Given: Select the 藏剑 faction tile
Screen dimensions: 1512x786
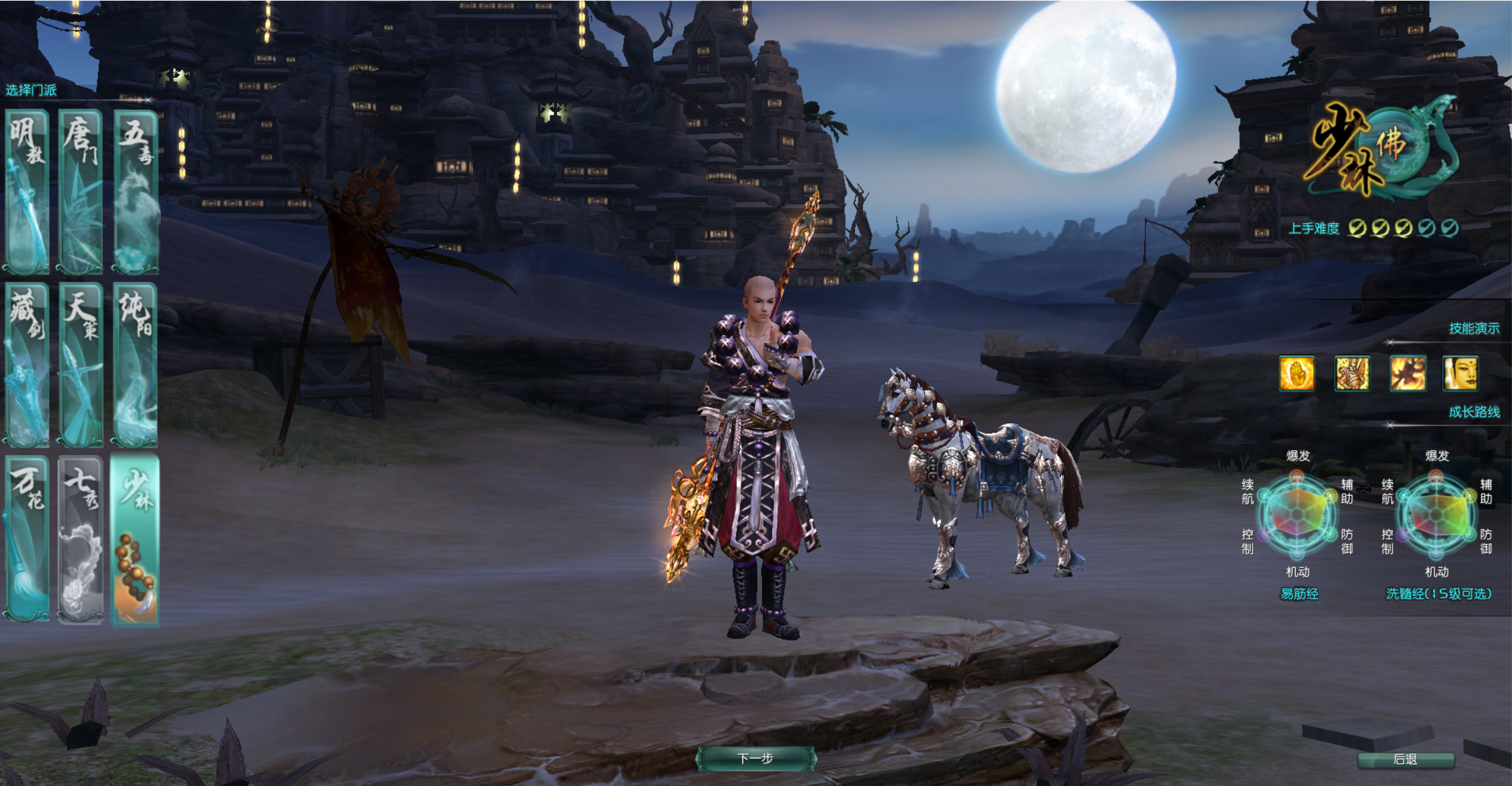Looking at the screenshot, I should click(27, 364).
